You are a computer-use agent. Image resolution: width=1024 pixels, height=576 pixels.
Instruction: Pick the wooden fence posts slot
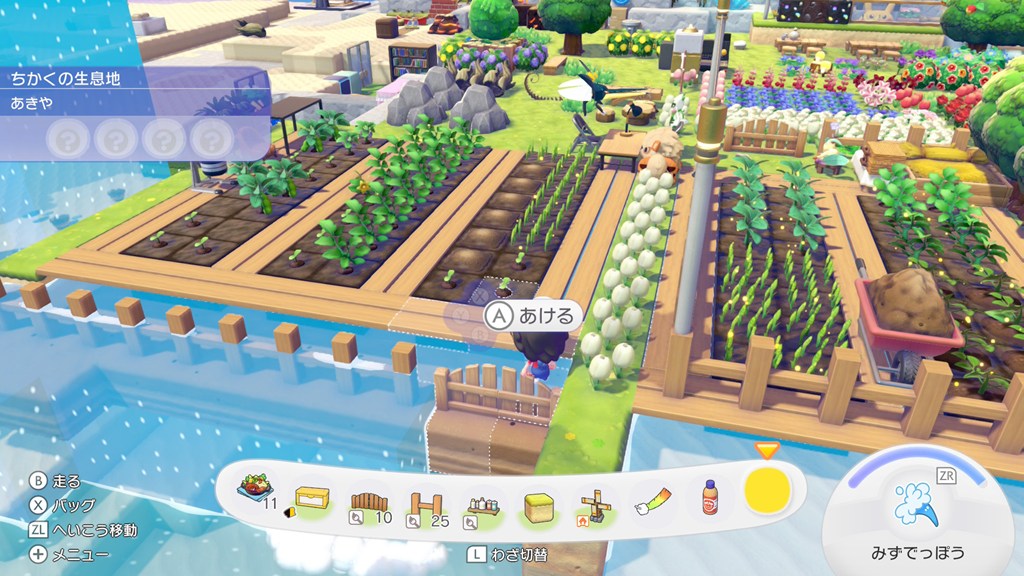(425, 498)
